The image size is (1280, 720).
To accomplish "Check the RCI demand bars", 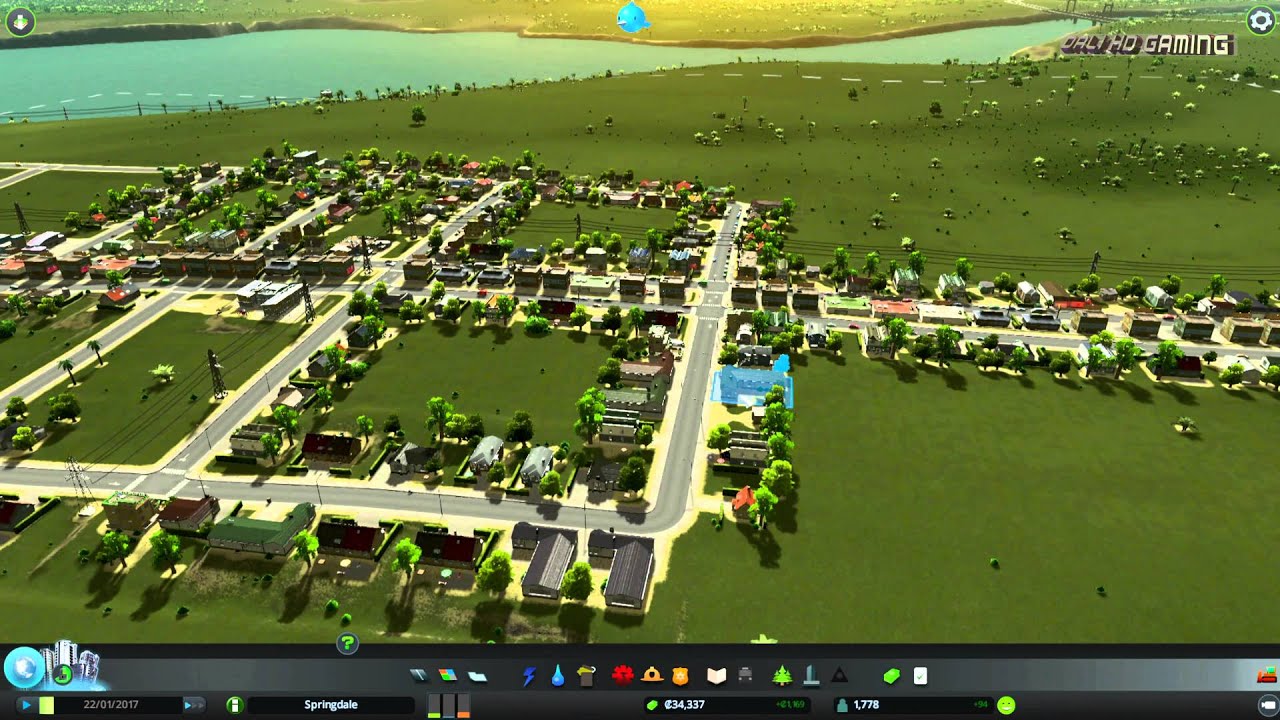I will [x=447, y=704].
